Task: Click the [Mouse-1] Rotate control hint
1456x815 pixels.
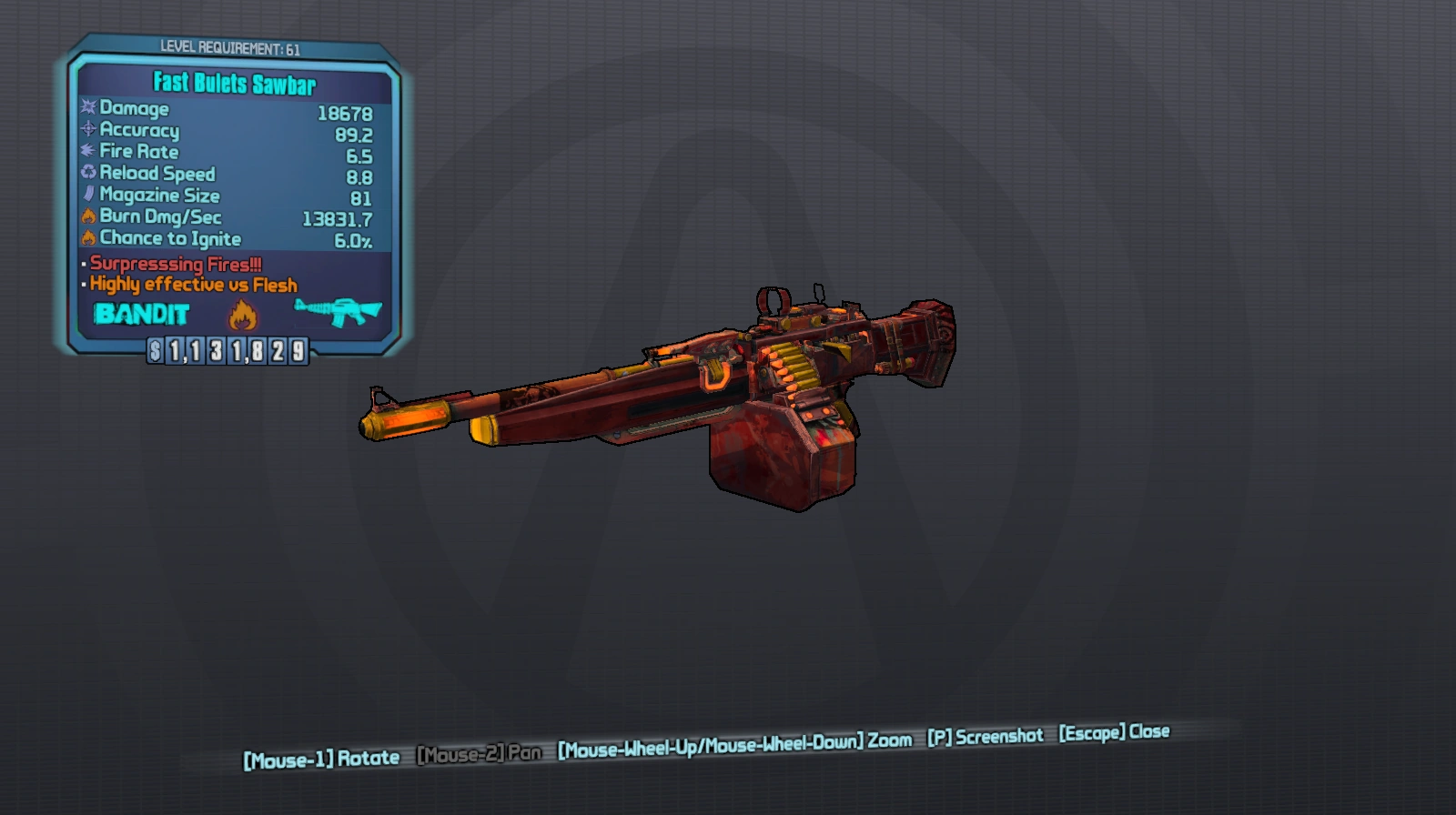Action: 319,756
